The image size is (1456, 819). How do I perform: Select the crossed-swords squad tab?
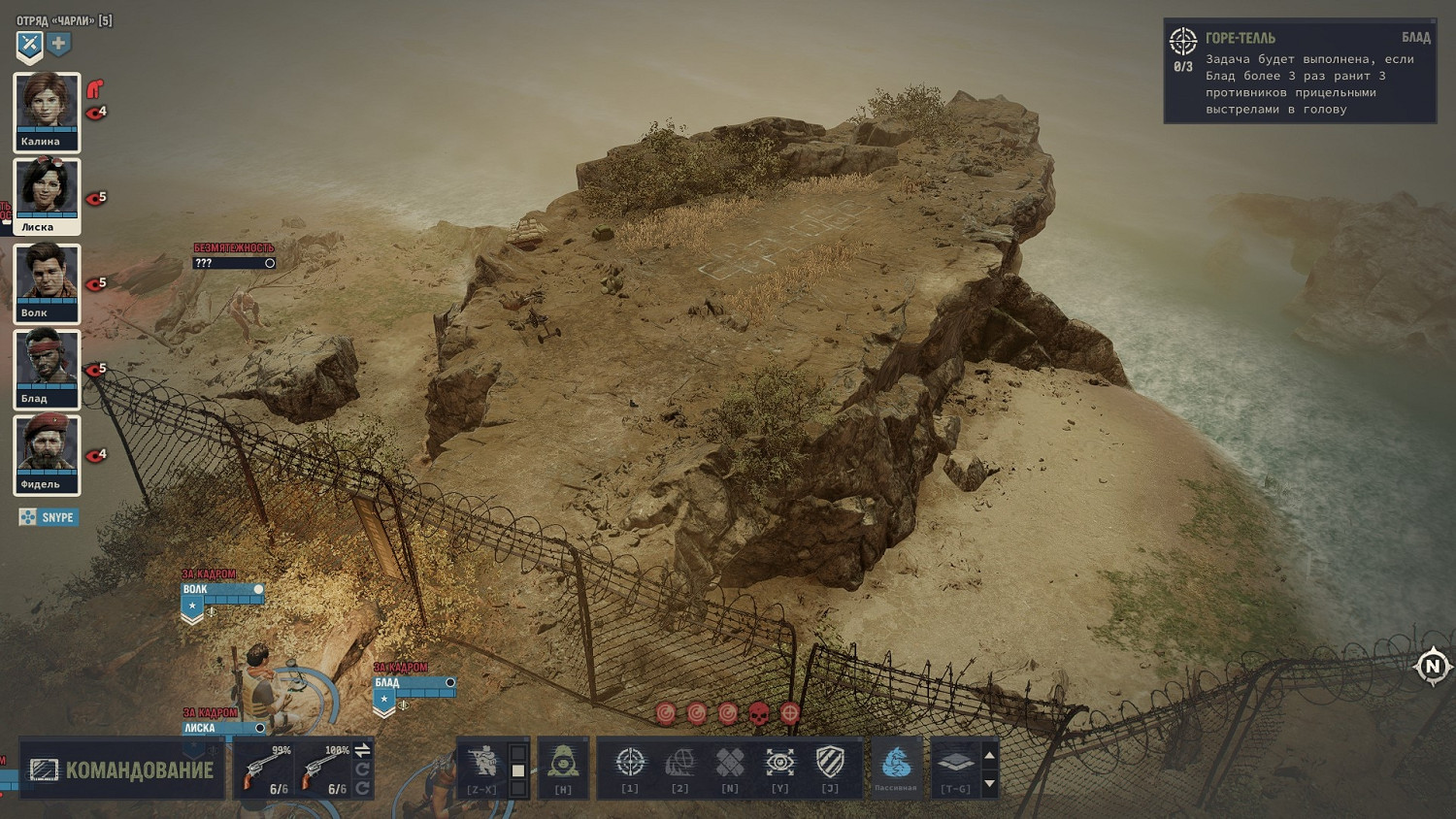point(29,45)
